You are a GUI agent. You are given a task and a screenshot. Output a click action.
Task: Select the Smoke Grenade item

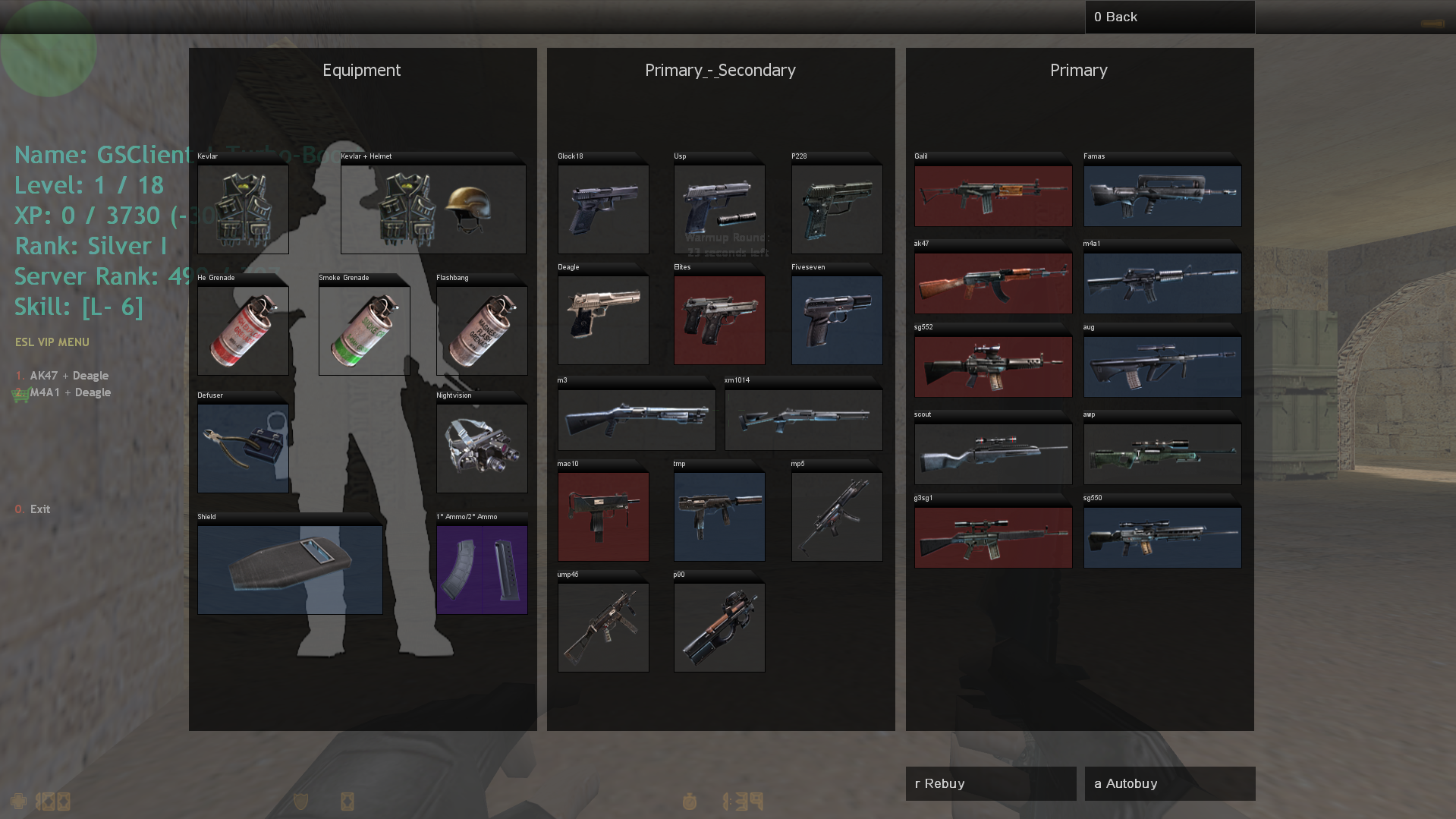(364, 330)
